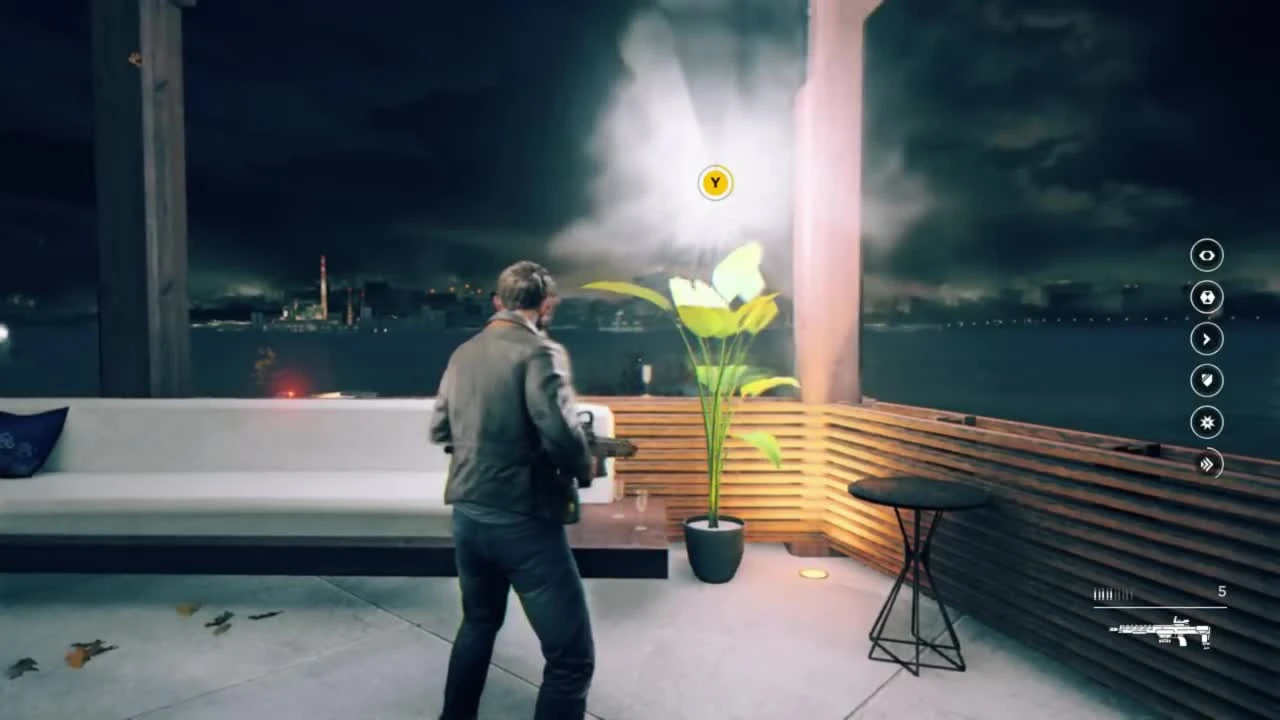Click the topmost ability in the sidebar
1280x720 pixels.
point(1206,256)
